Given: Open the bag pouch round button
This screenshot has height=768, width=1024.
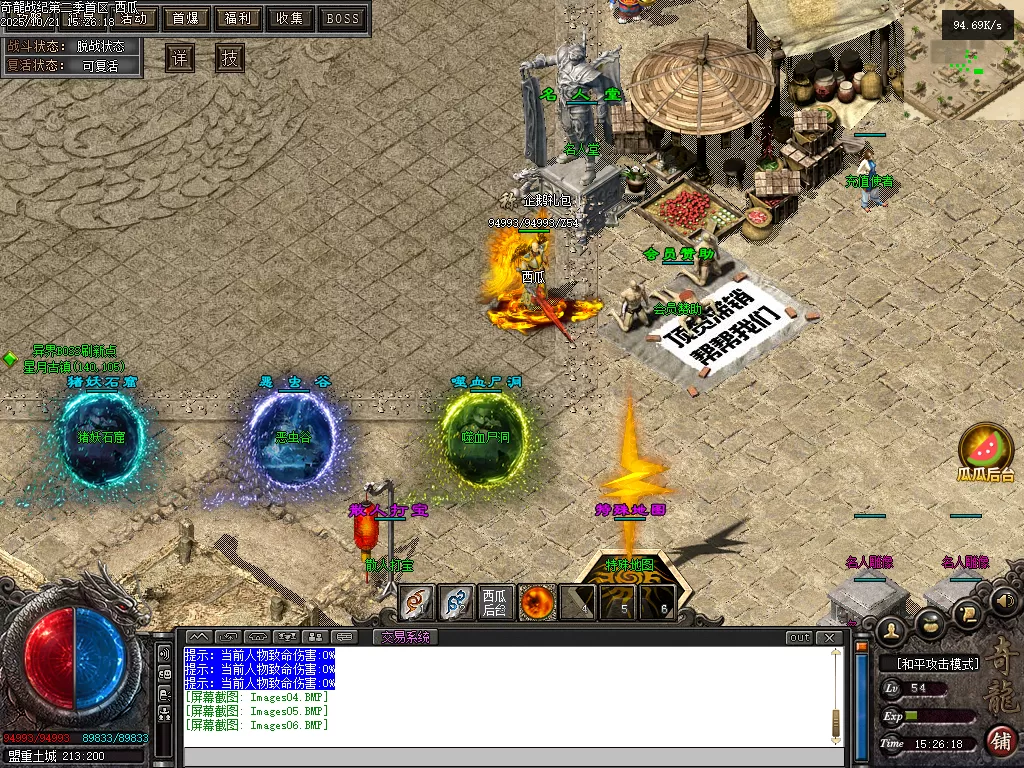Looking at the screenshot, I should pos(930,622).
